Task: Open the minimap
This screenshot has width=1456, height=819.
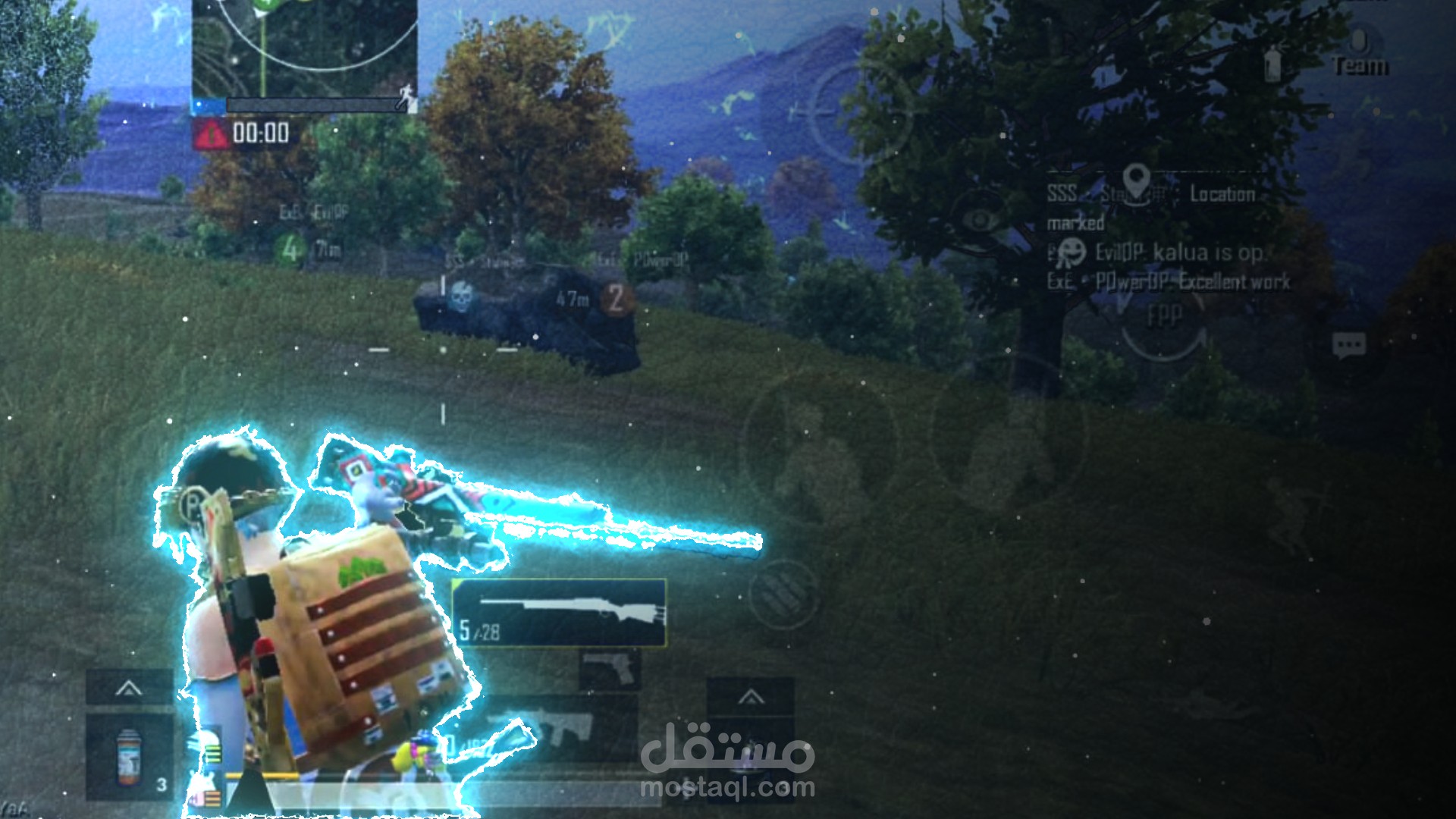Action: tap(304, 45)
